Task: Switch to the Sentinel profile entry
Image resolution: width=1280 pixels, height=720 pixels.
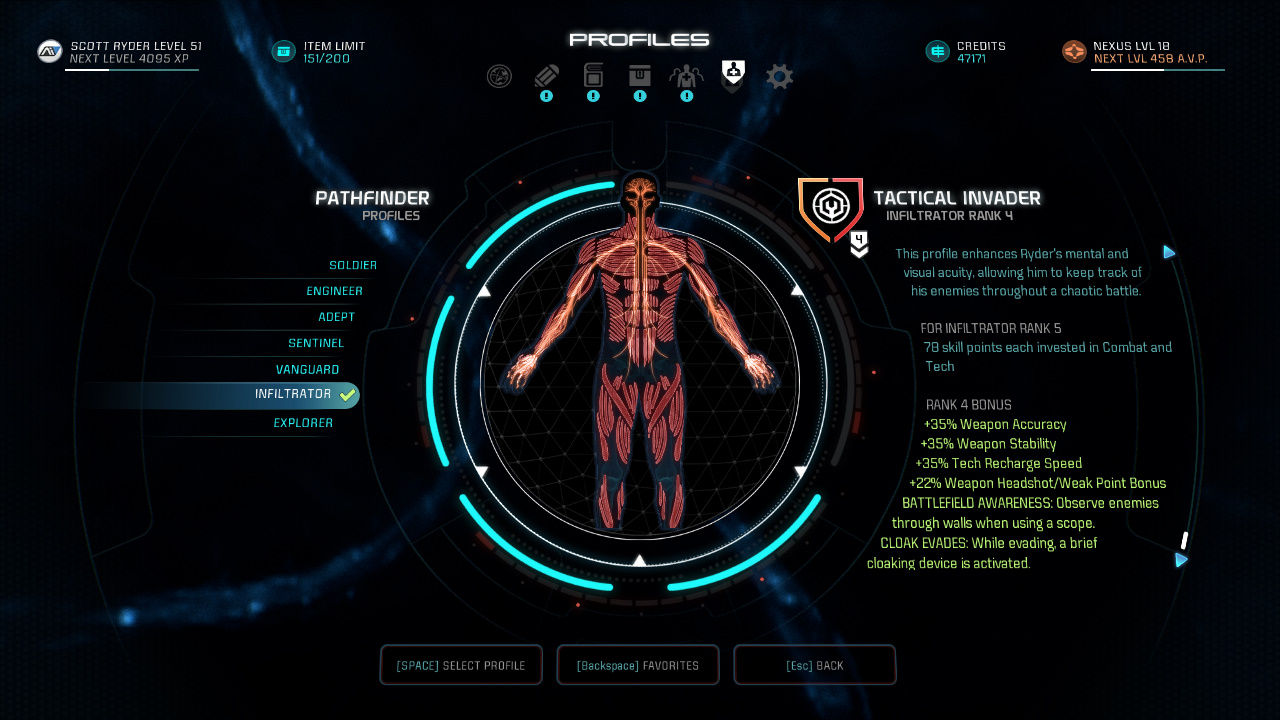Action: tap(316, 343)
